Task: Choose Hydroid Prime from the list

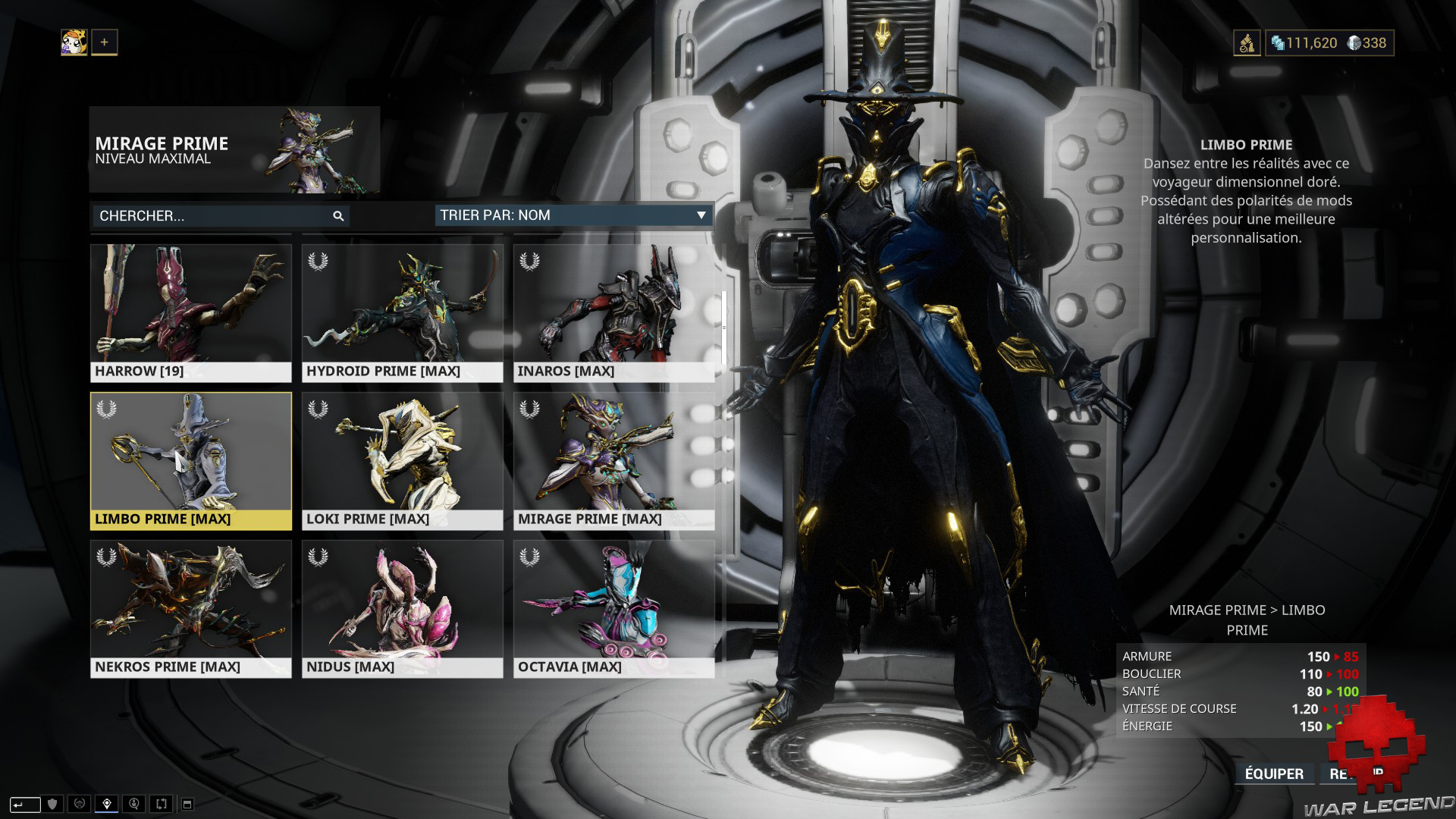Action: [x=402, y=312]
